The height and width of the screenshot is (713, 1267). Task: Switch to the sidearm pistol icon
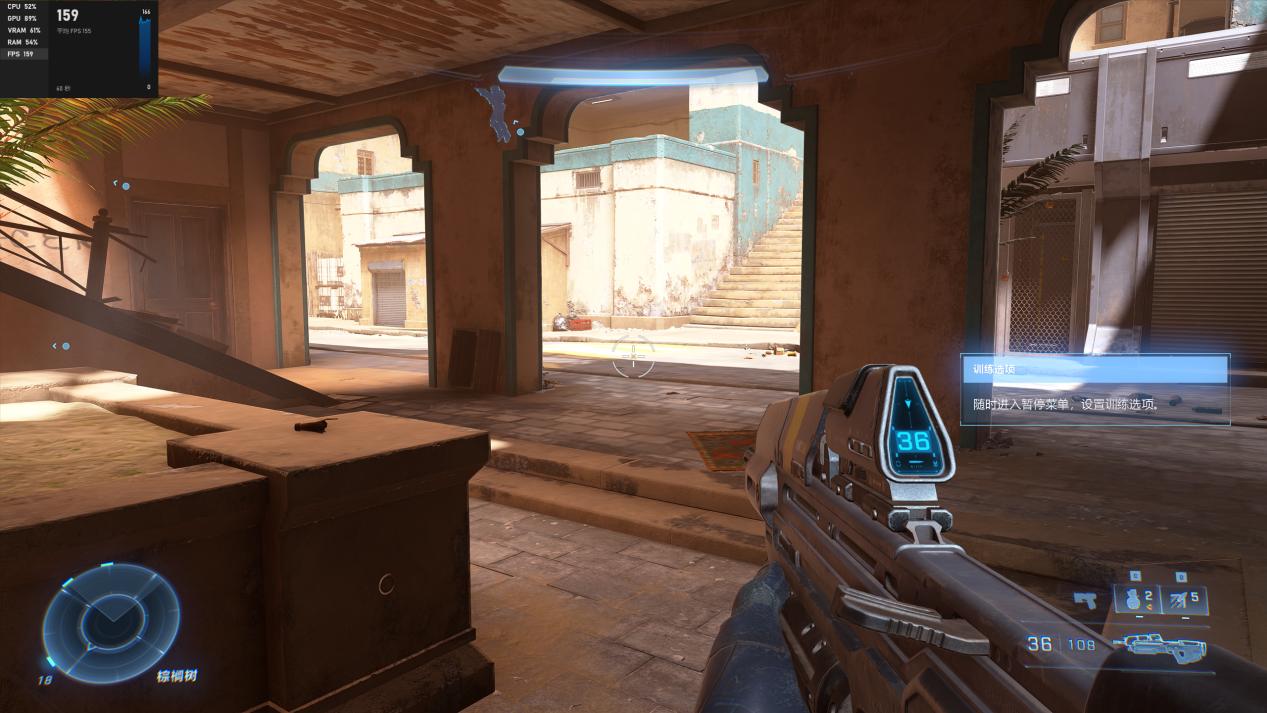point(1085,599)
